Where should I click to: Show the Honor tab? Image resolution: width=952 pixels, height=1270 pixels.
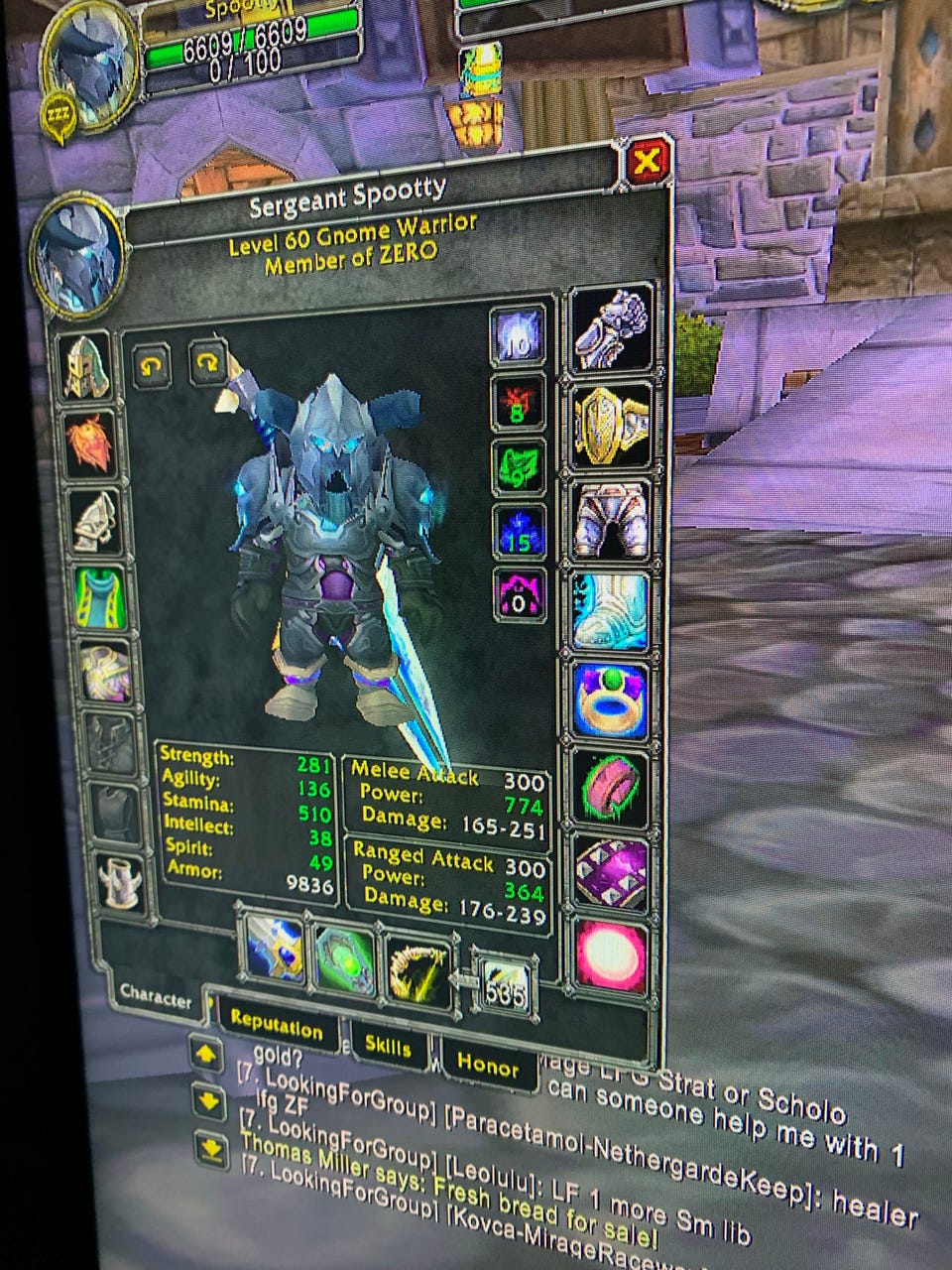coord(488,1065)
